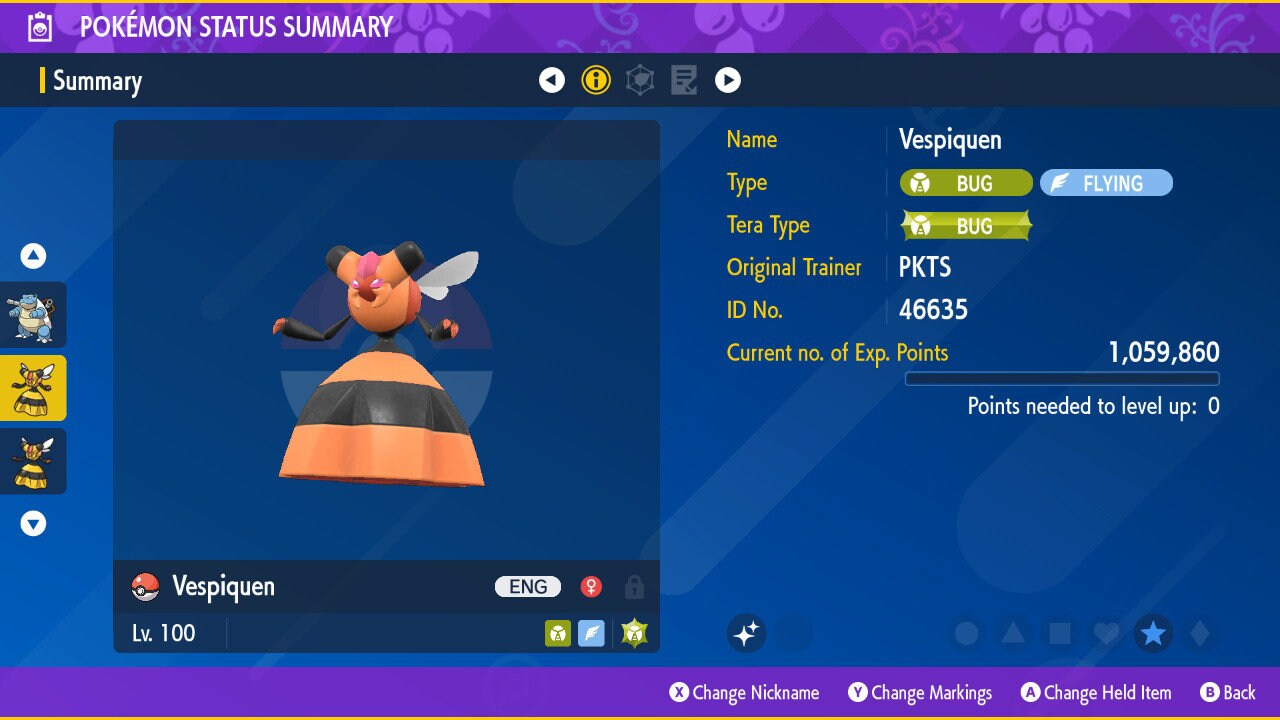
Task: Go to the previous summary page arrow
Action: (x=552, y=81)
